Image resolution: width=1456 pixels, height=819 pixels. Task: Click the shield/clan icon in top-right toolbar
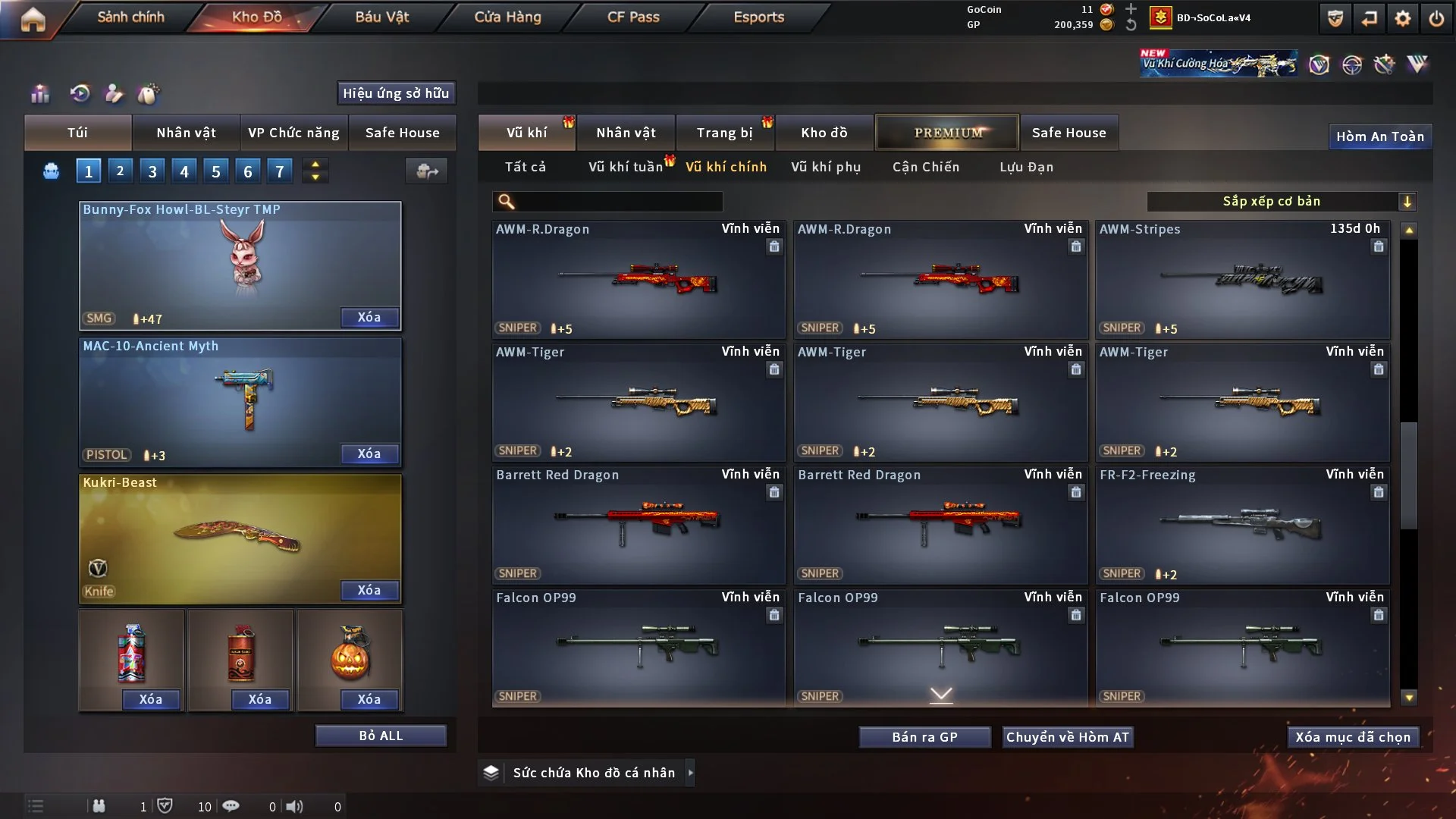point(1335,17)
